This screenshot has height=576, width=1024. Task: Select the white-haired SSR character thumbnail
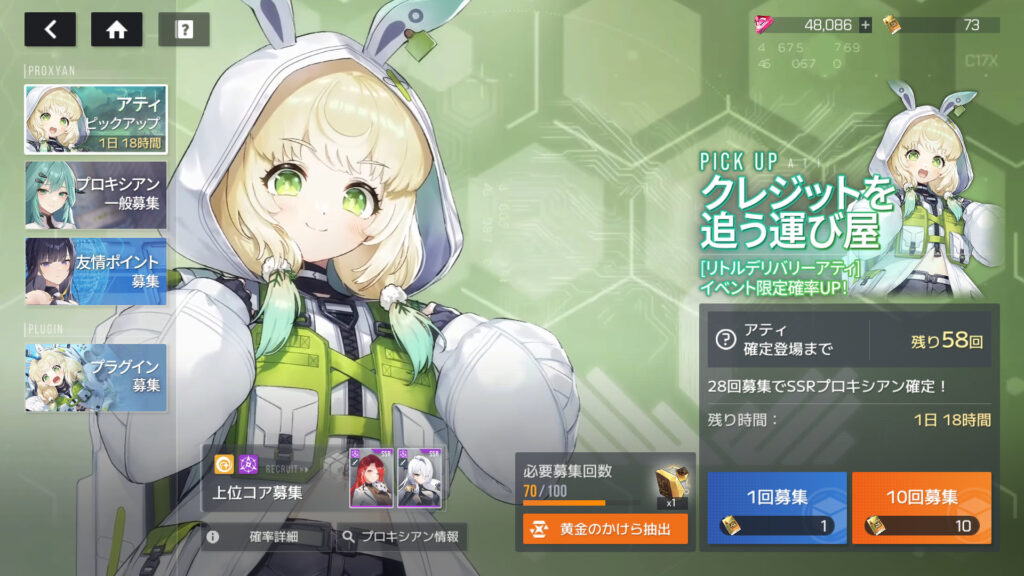pyautogui.click(x=419, y=478)
